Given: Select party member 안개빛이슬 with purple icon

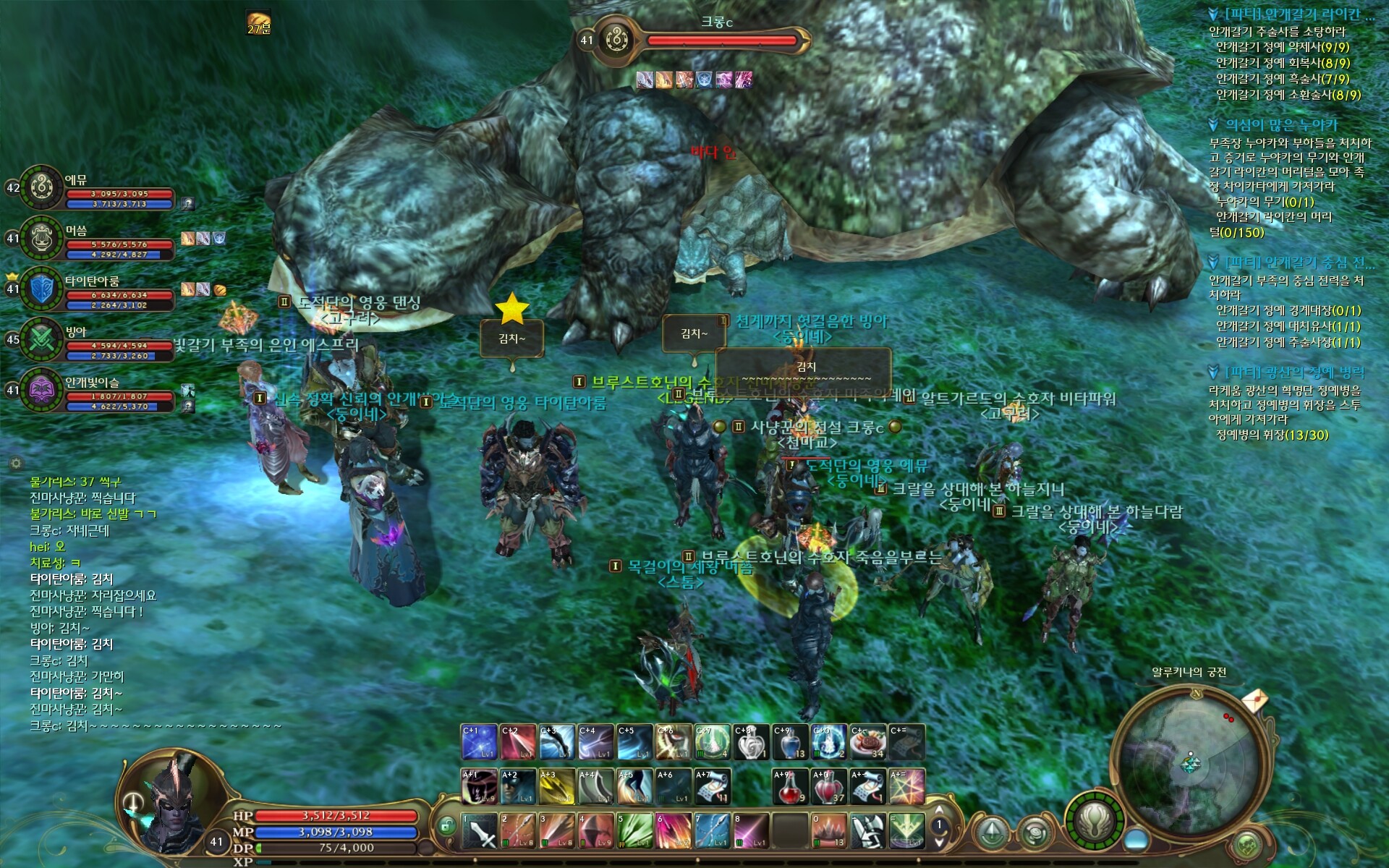Looking at the screenshot, I should tap(42, 390).
